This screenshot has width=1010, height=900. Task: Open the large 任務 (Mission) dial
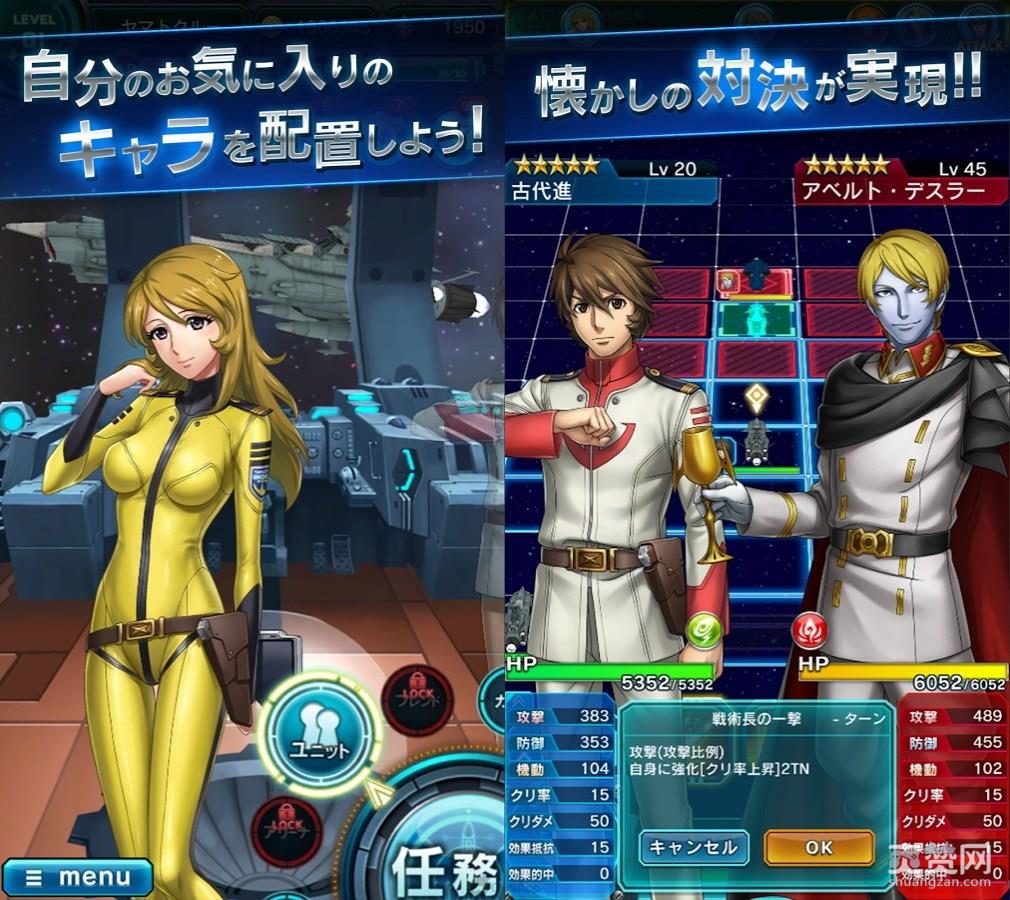click(x=440, y=850)
